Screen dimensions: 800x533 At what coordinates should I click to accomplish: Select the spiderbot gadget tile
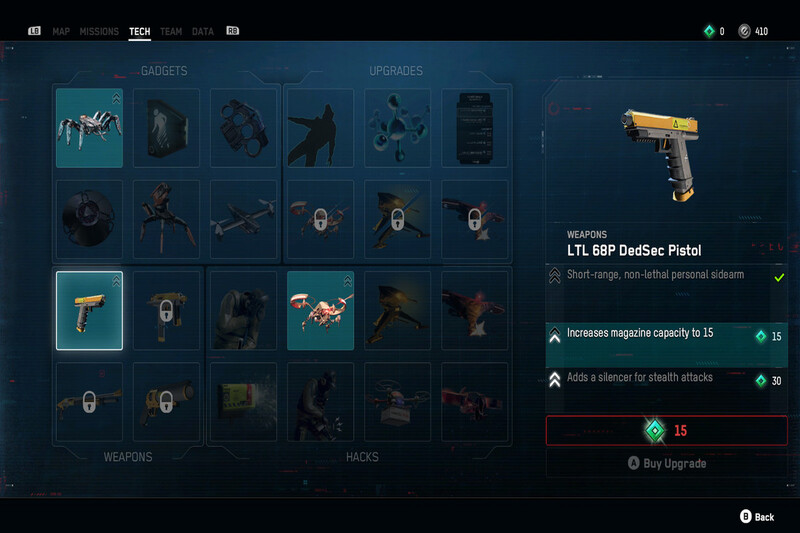(90, 128)
